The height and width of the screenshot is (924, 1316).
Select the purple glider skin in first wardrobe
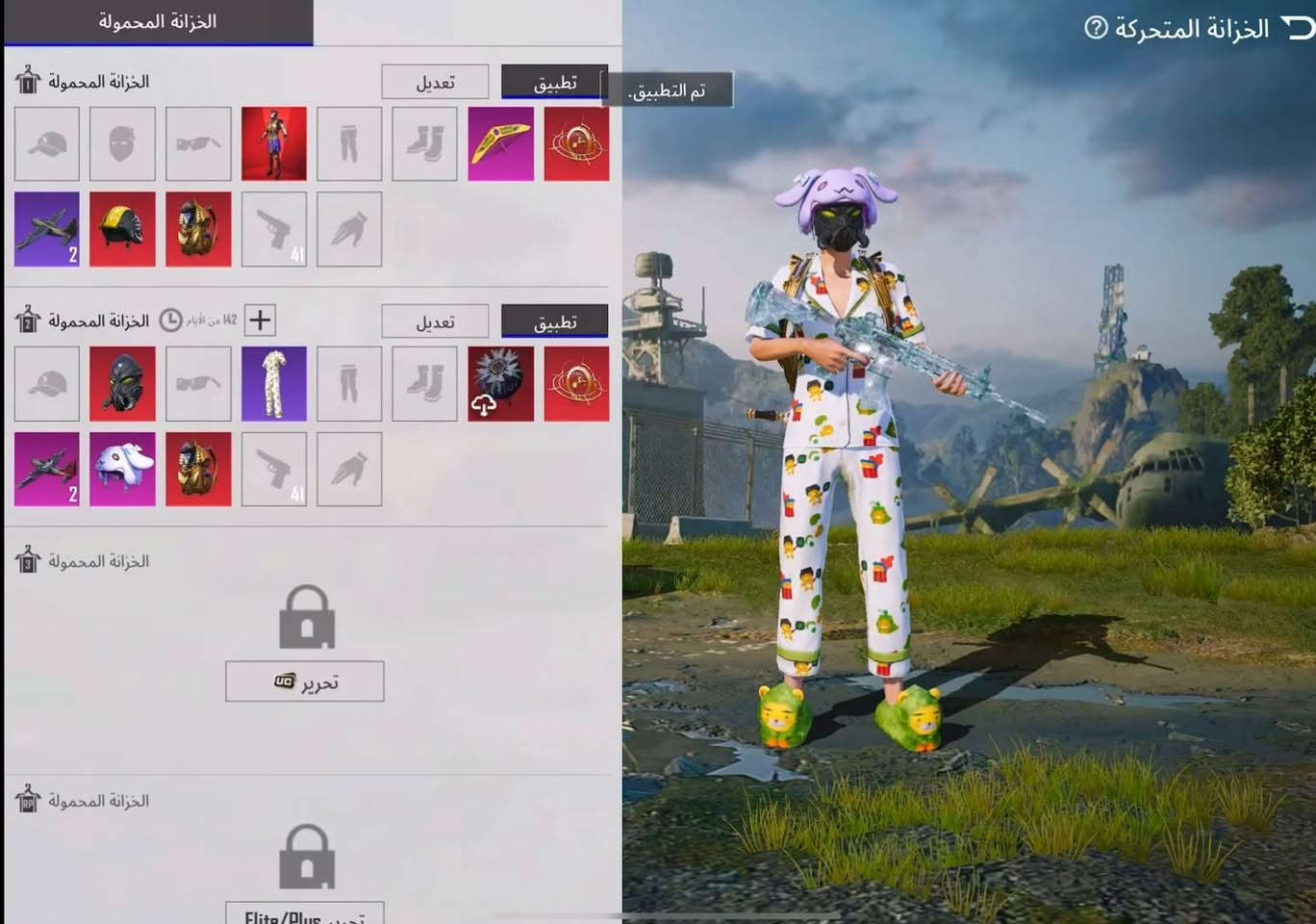point(500,144)
